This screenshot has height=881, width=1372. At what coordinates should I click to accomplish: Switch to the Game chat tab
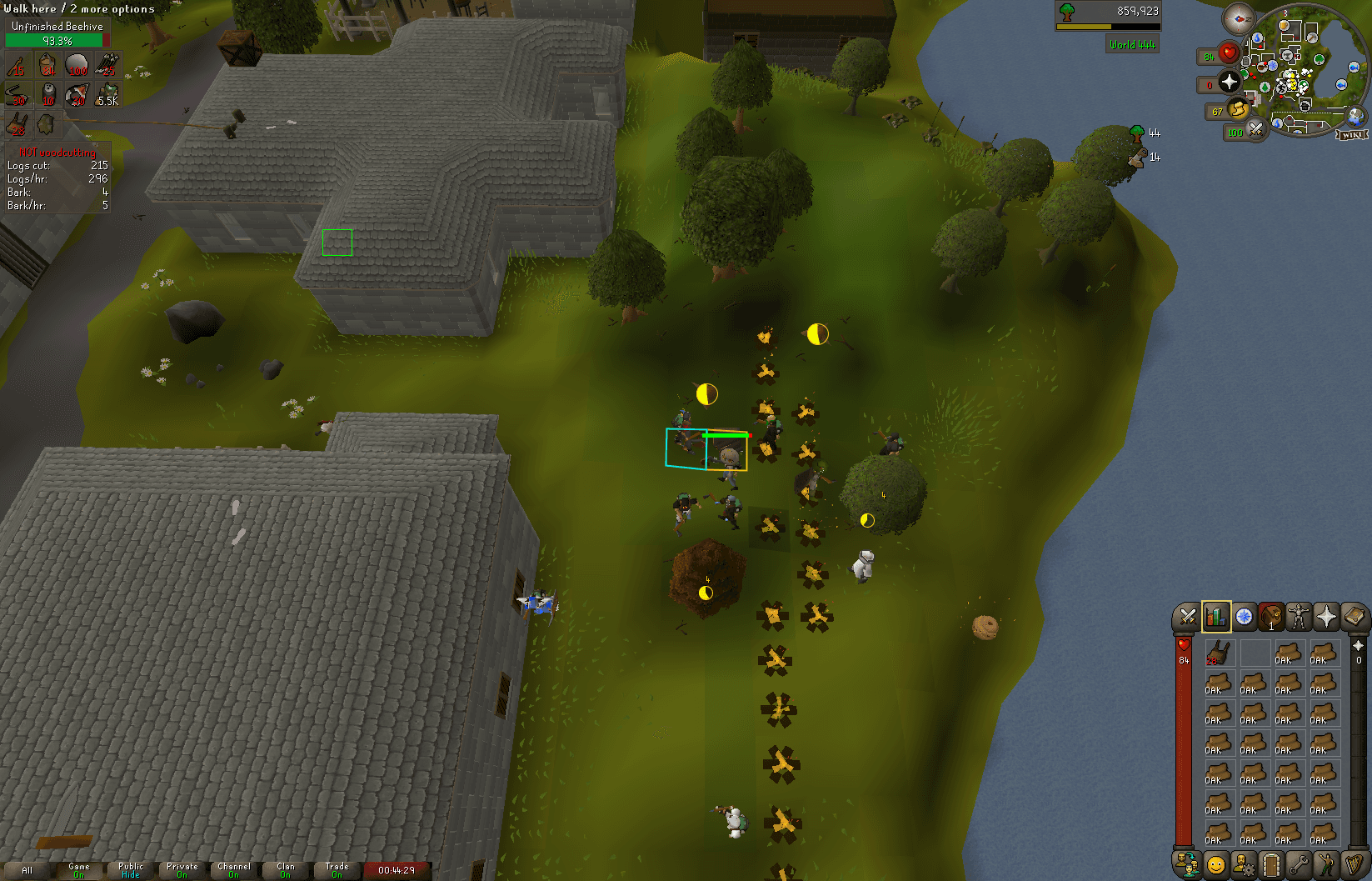79,869
